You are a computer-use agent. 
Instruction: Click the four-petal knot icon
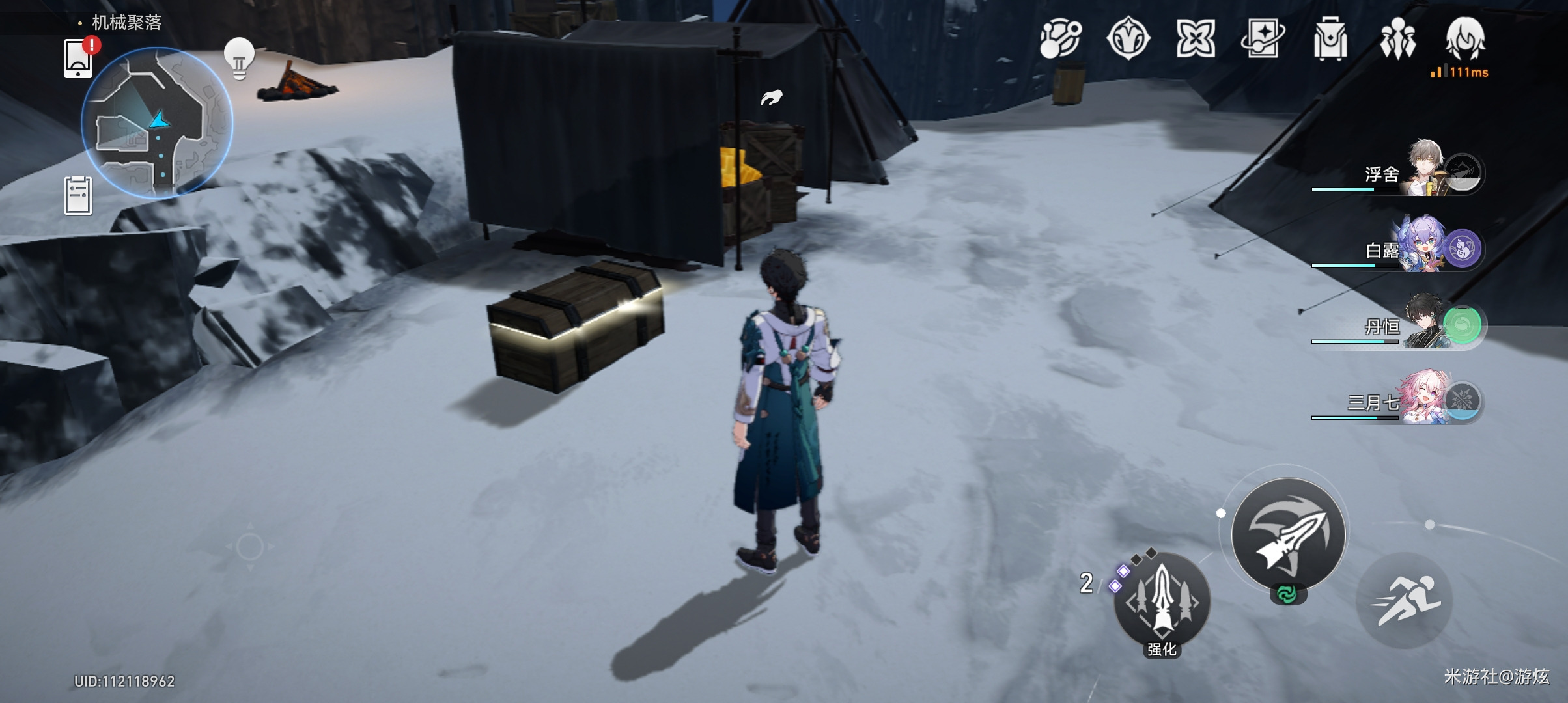(x=1196, y=39)
